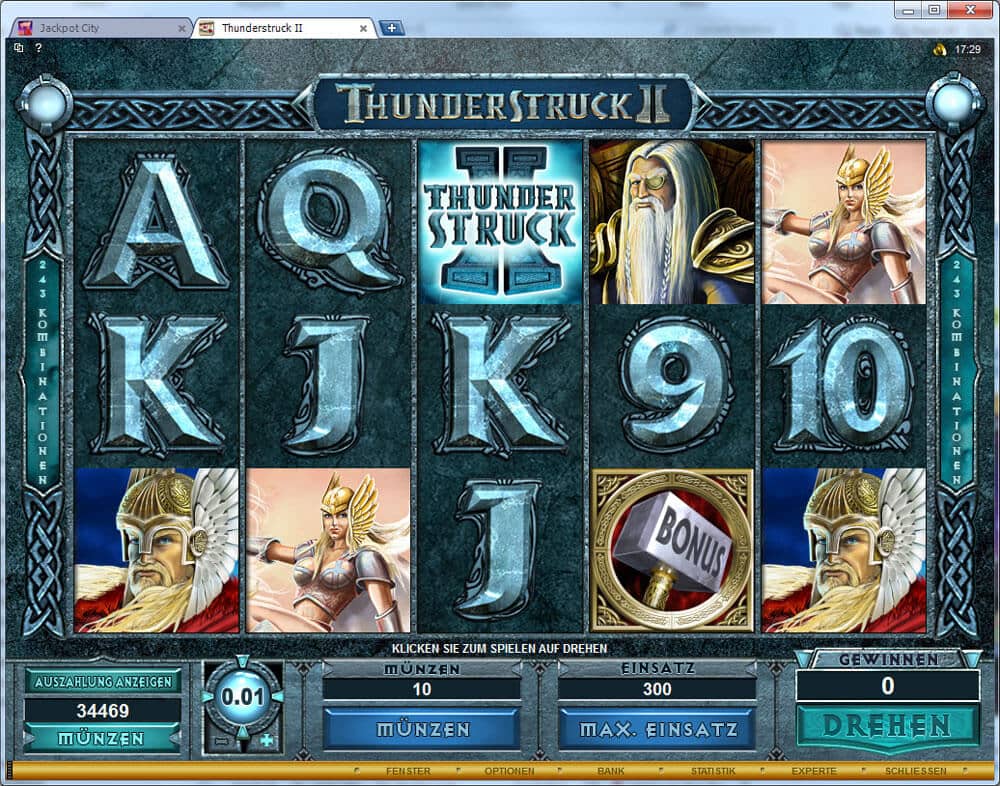The height and width of the screenshot is (786, 1000).
Task: Open the Bank menu
Action: pos(611,771)
